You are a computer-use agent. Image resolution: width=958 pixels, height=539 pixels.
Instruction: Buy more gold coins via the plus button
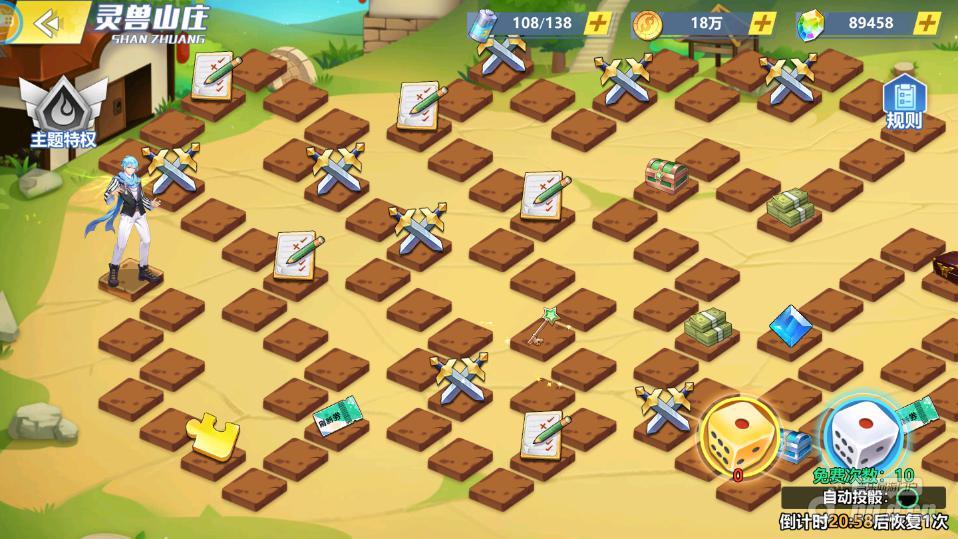(762, 24)
